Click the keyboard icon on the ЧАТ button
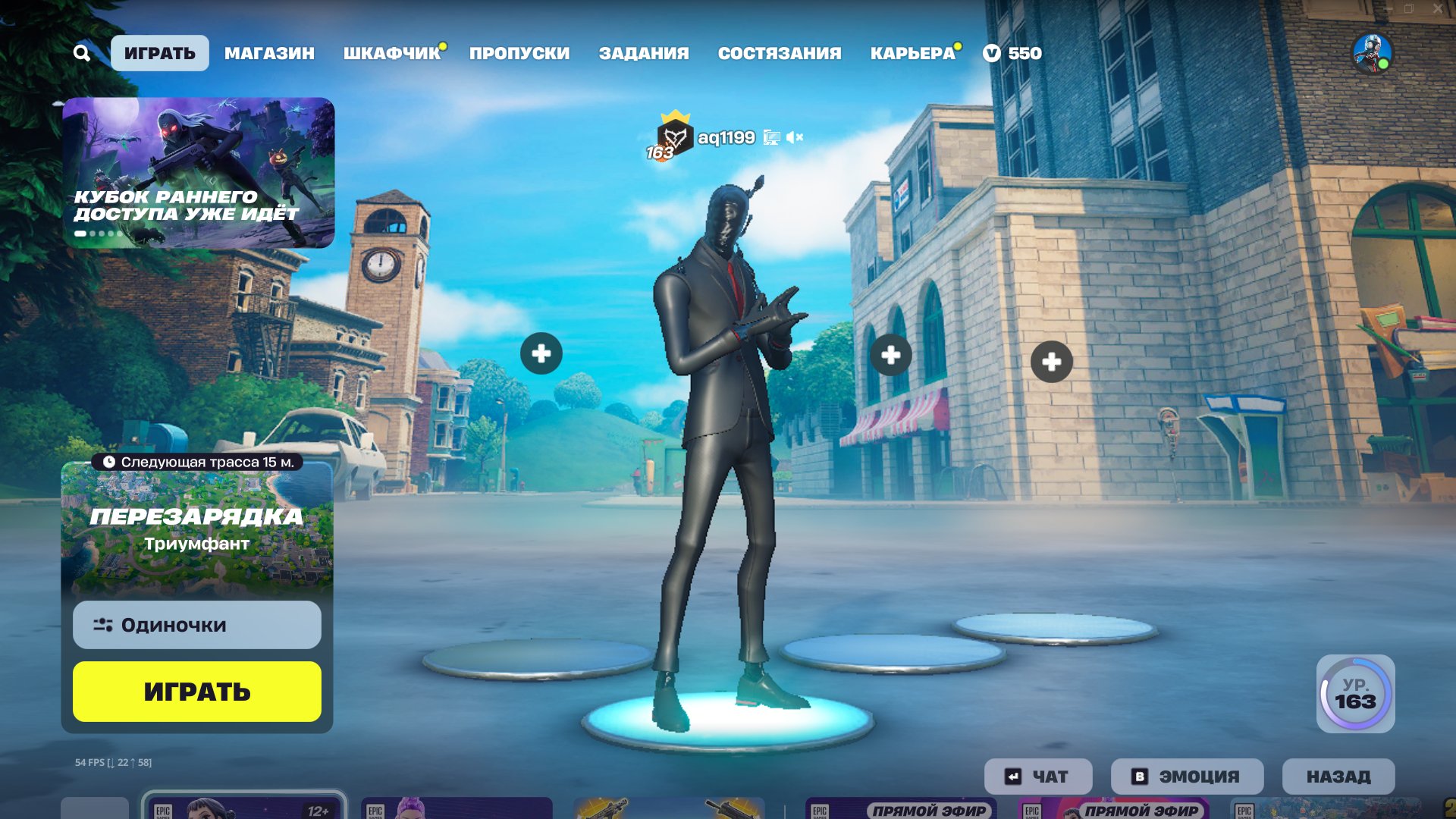The image size is (1456, 819). pos(1012,776)
